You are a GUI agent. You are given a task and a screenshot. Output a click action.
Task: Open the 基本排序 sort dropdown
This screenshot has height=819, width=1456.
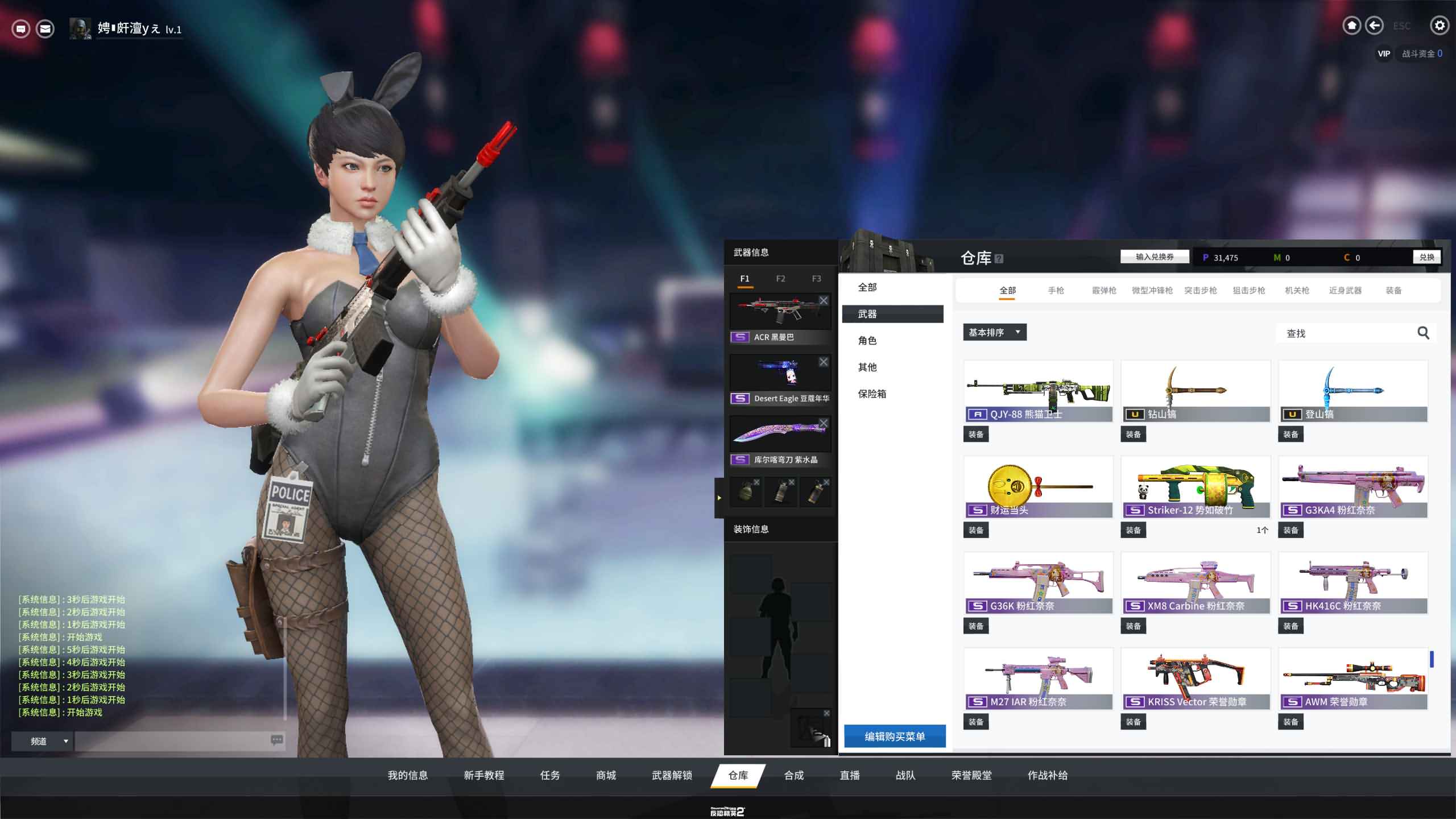click(x=994, y=332)
